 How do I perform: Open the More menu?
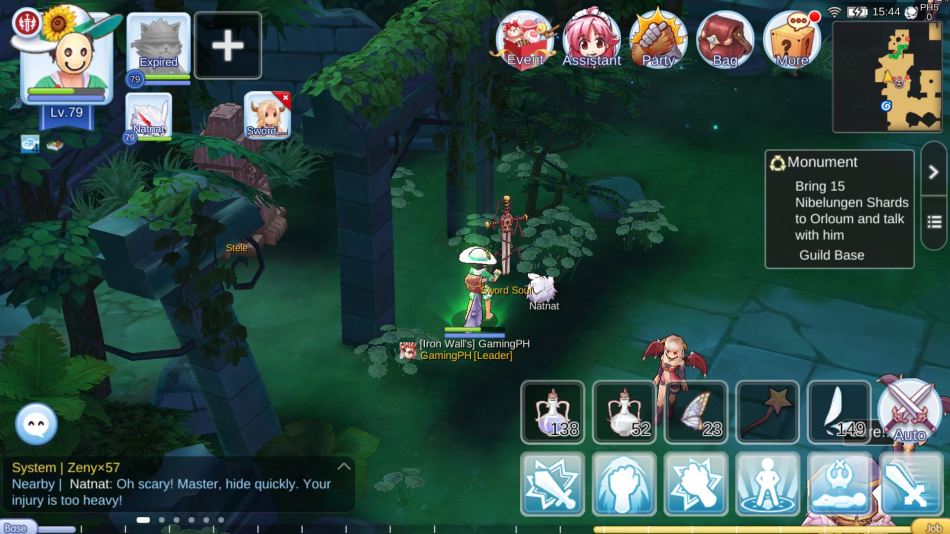(x=792, y=40)
